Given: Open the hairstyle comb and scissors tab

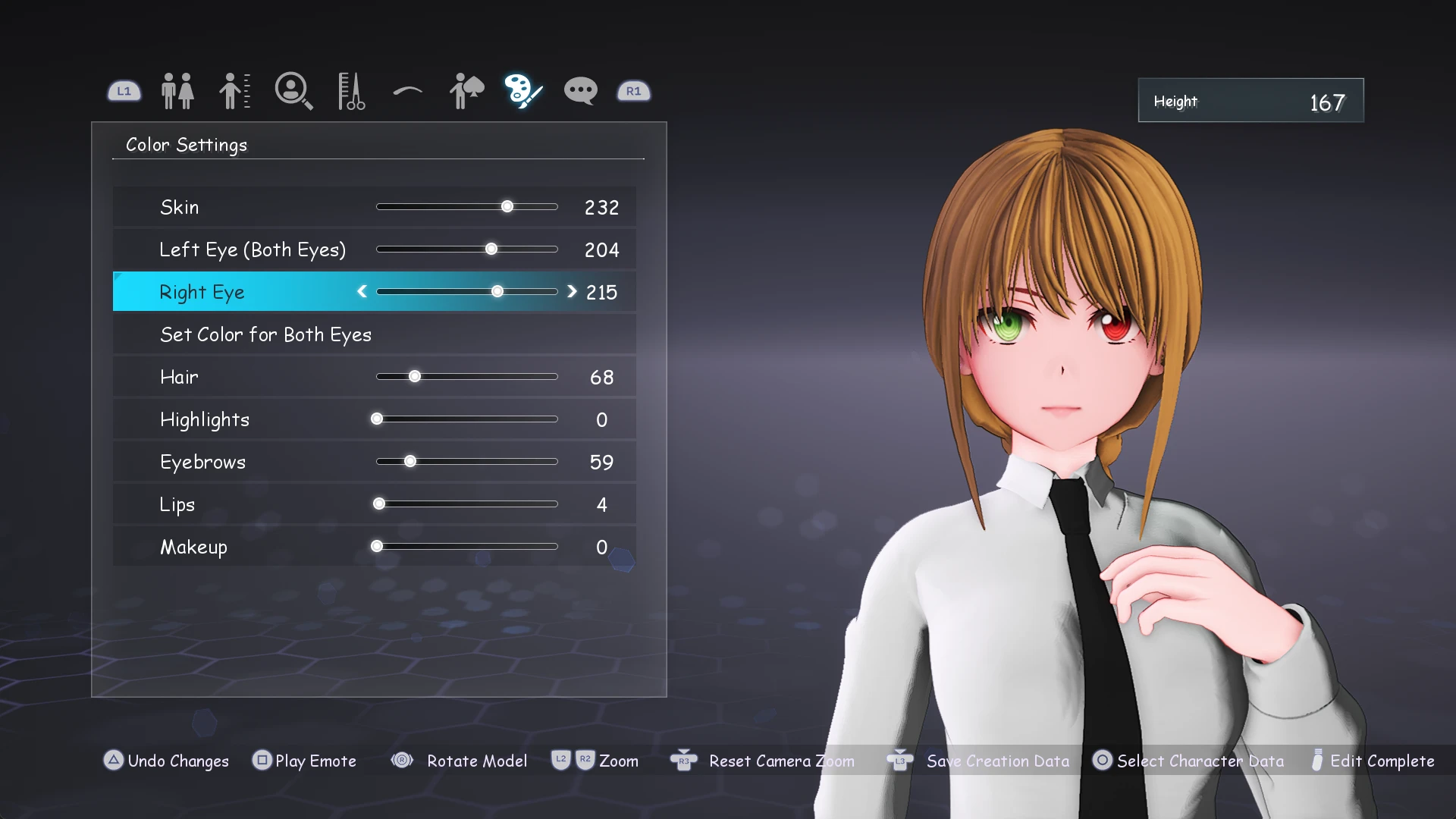Looking at the screenshot, I should (350, 91).
